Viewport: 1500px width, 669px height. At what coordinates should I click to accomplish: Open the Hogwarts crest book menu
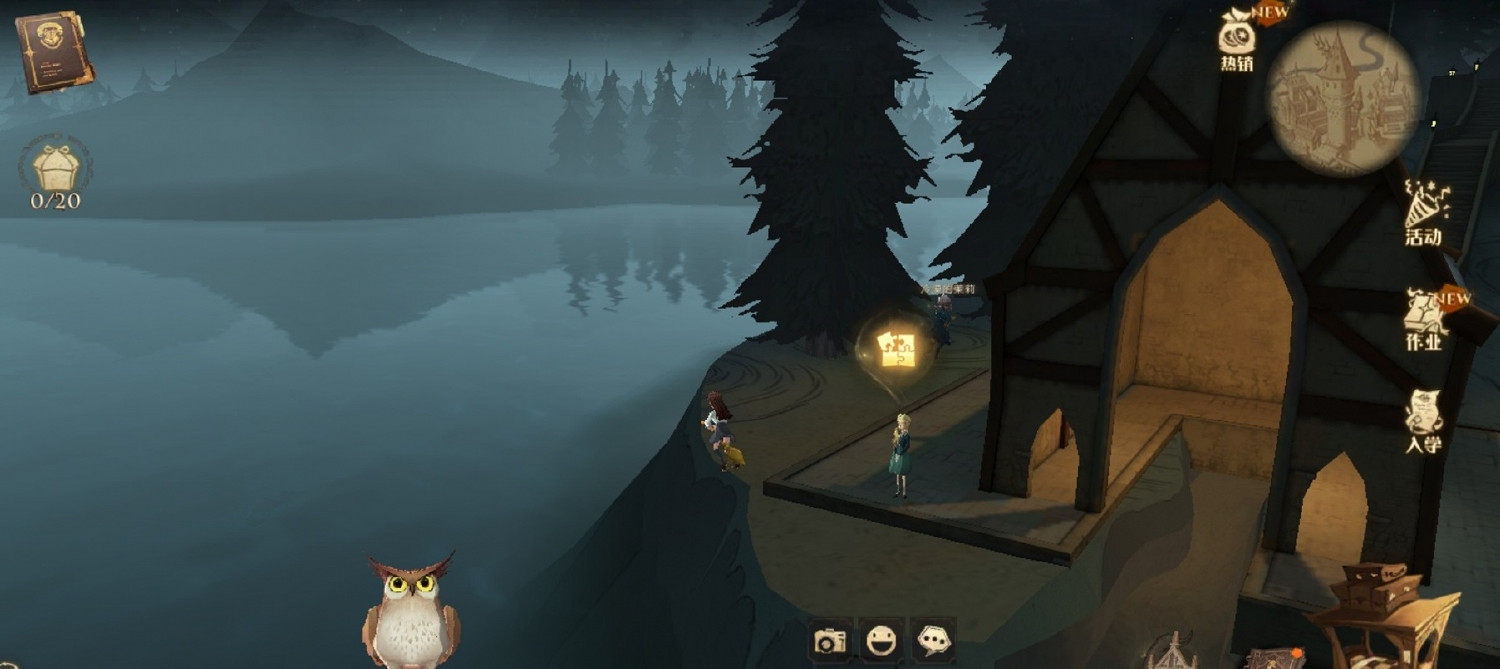[x=54, y=52]
